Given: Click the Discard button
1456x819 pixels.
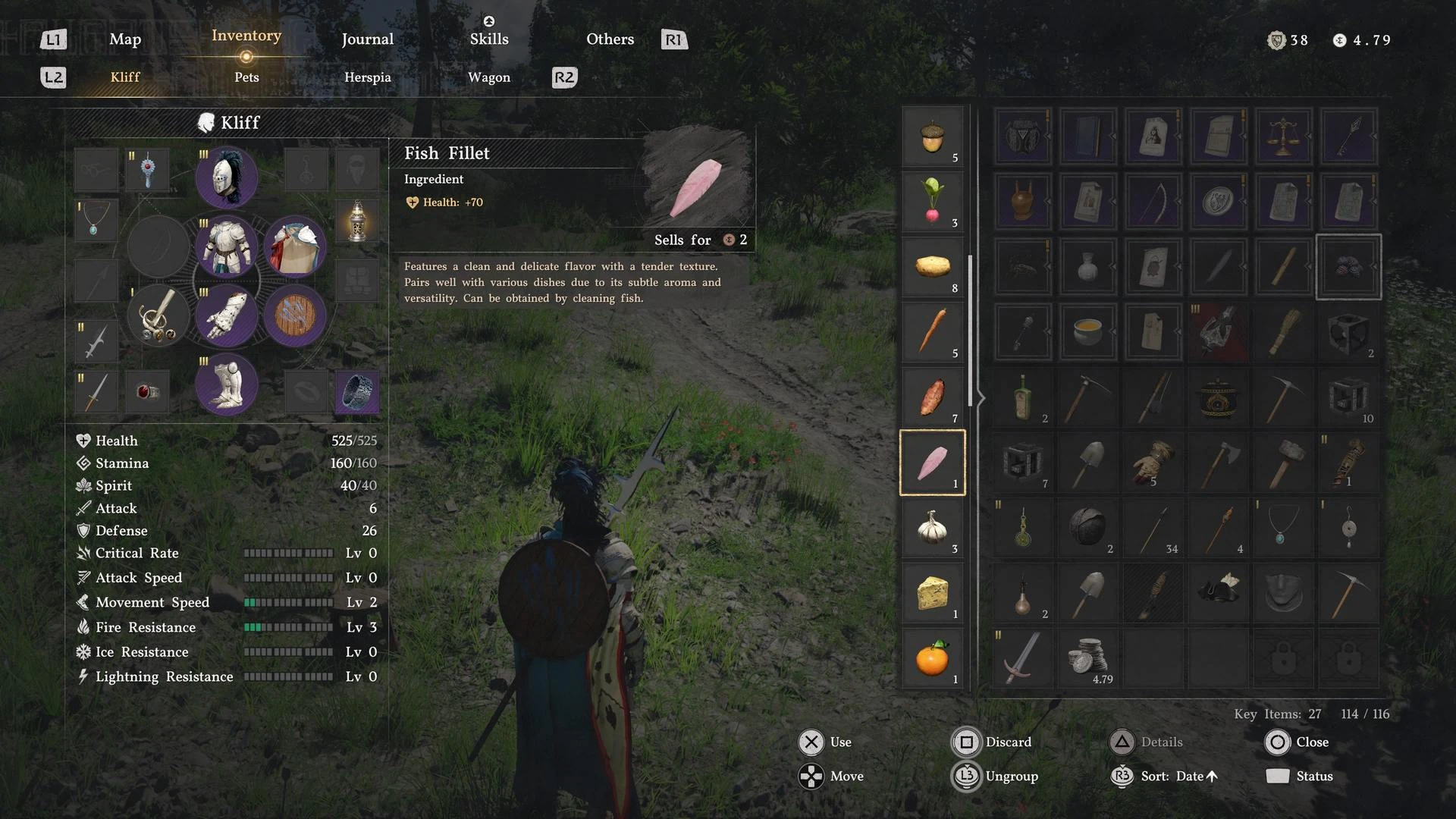Looking at the screenshot, I should pyautogui.click(x=992, y=742).
